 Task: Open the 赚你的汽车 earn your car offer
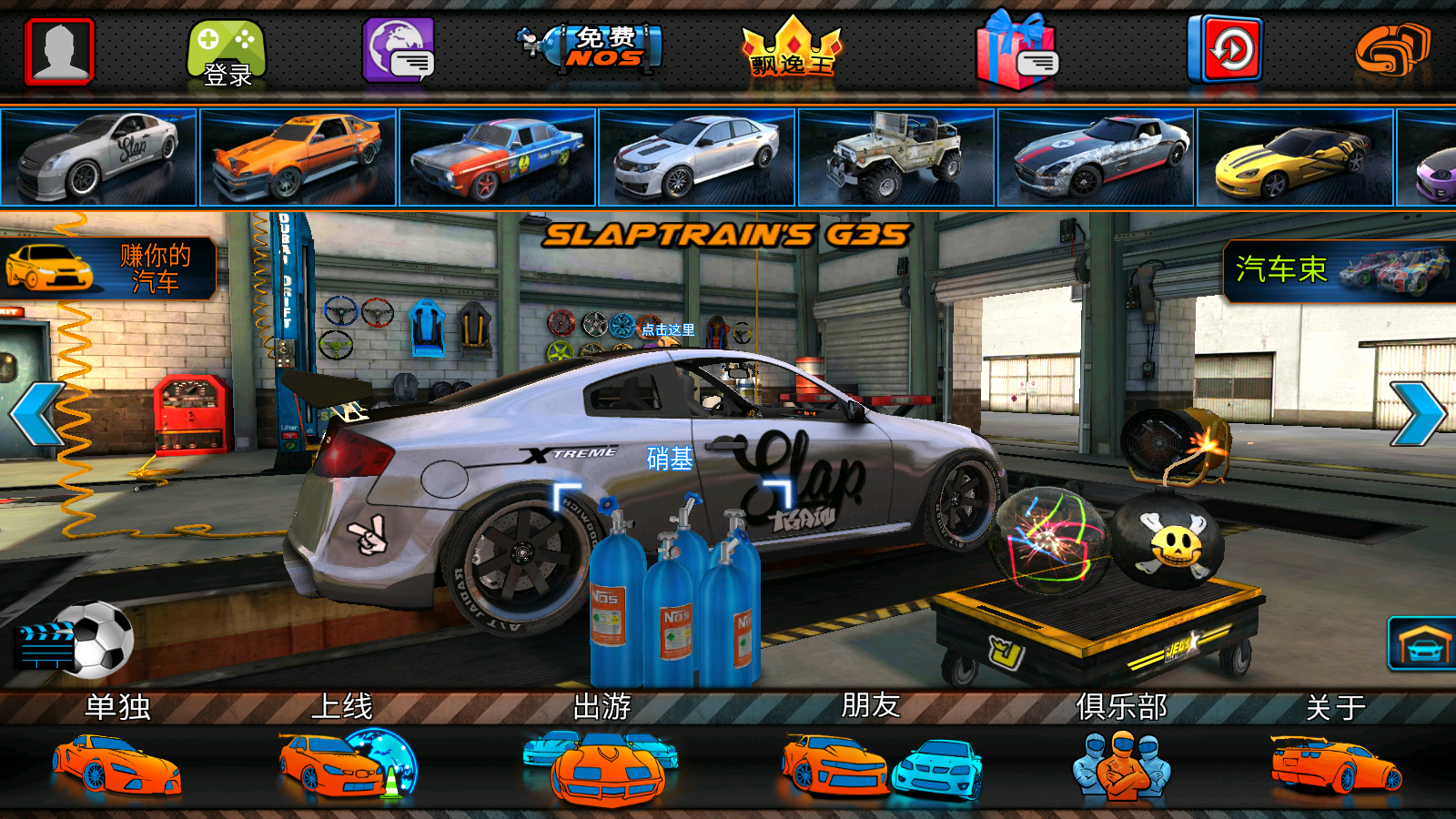(107, 268)
